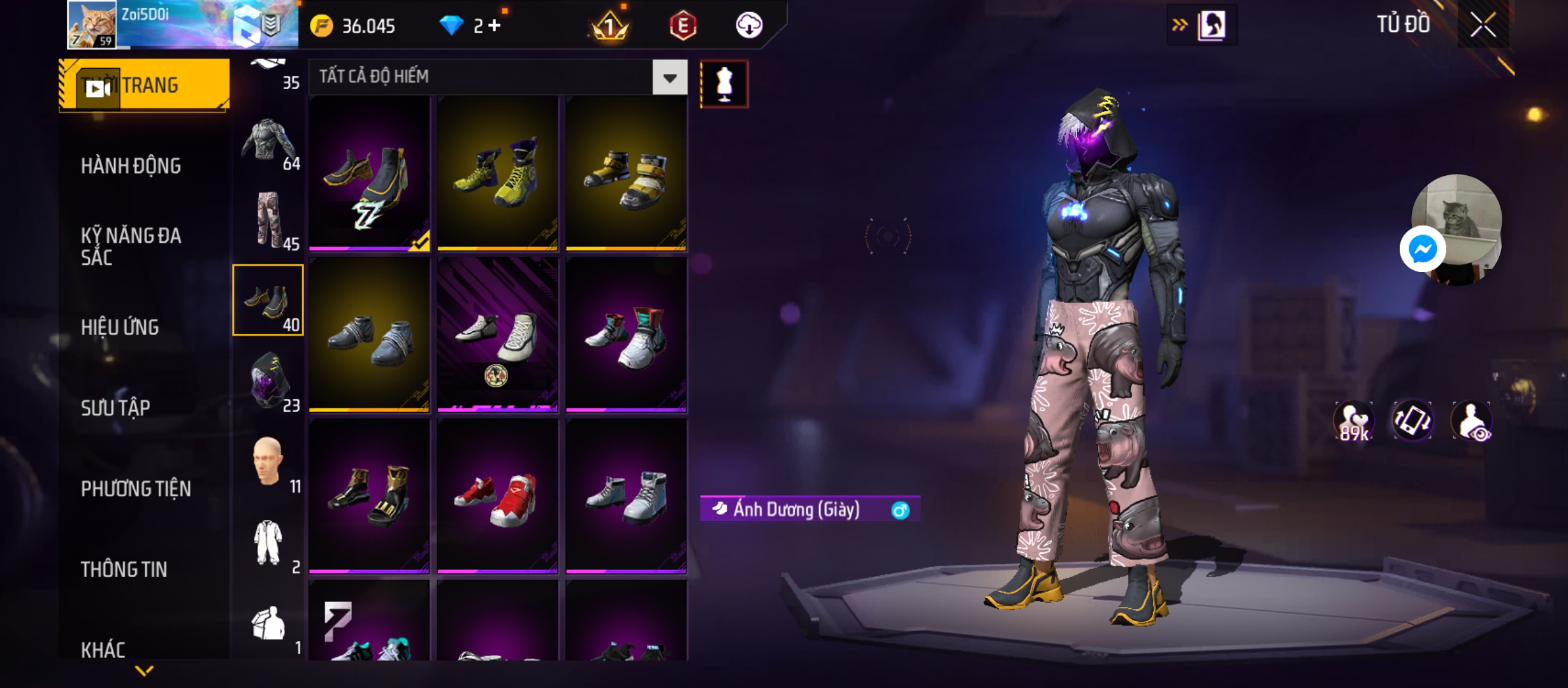Switch to Kỹ Năng Đa Sắc section
This screenshot has width=1568, height=688.
click(131, 247)
